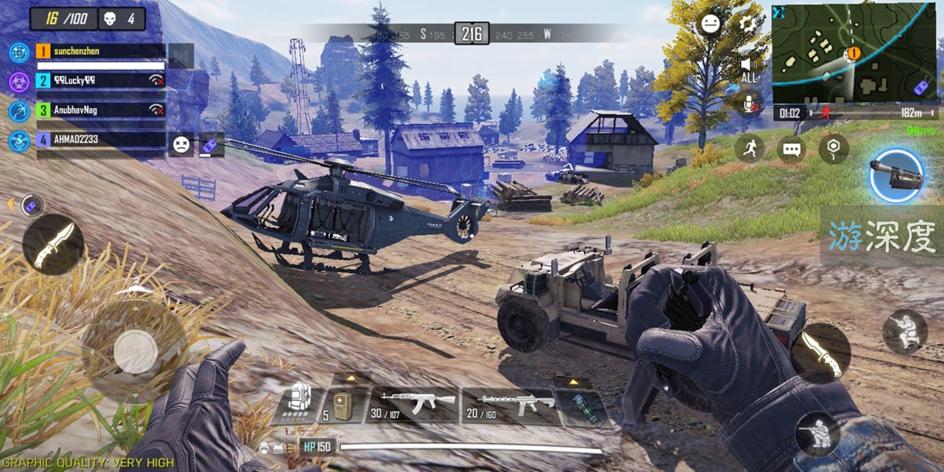Viewport: 944px width, 472px height.
Task: Place a map ping marker
Action: click(x=833, y=149)
